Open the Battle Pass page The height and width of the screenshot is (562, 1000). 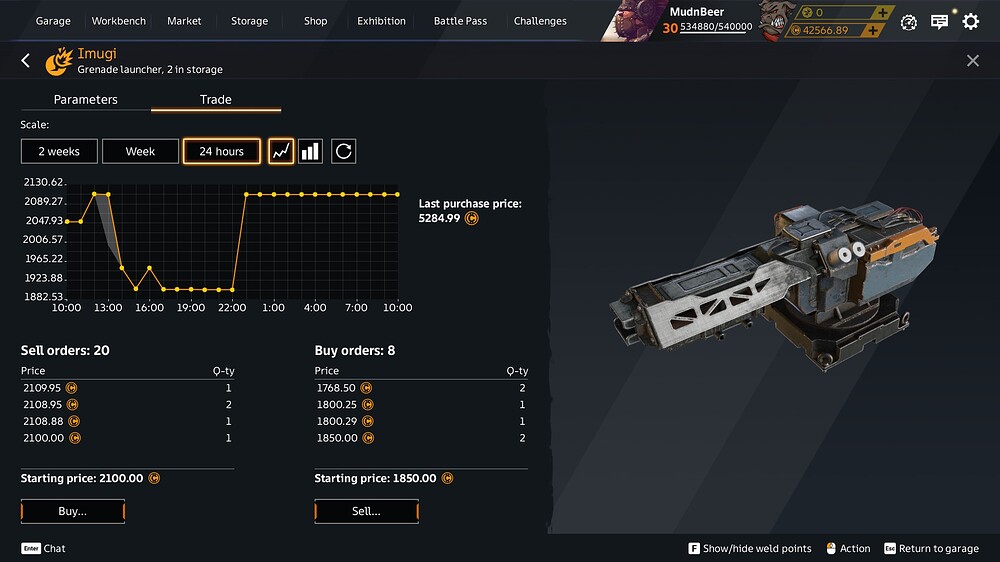click(x=460, y=21)
